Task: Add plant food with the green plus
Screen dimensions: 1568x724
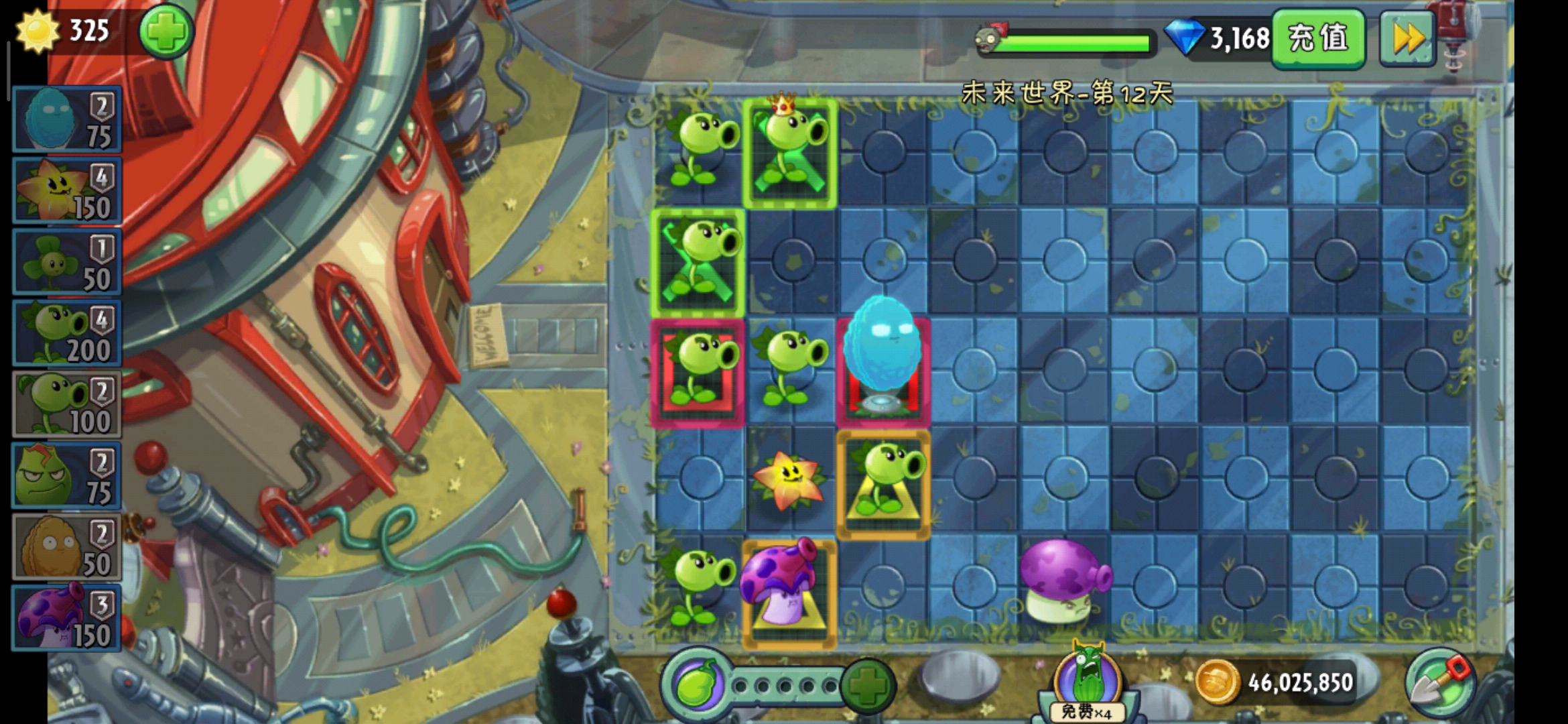Action: click(x=868, y=686)
